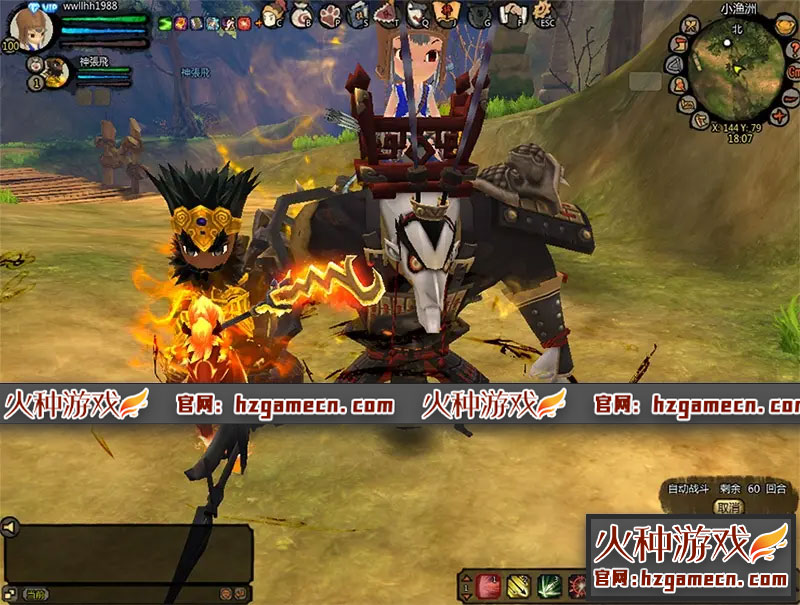This screenshot has width=800, height=605.
Task: Activate the green burst skill in slot 3
Action: (548, 585)
